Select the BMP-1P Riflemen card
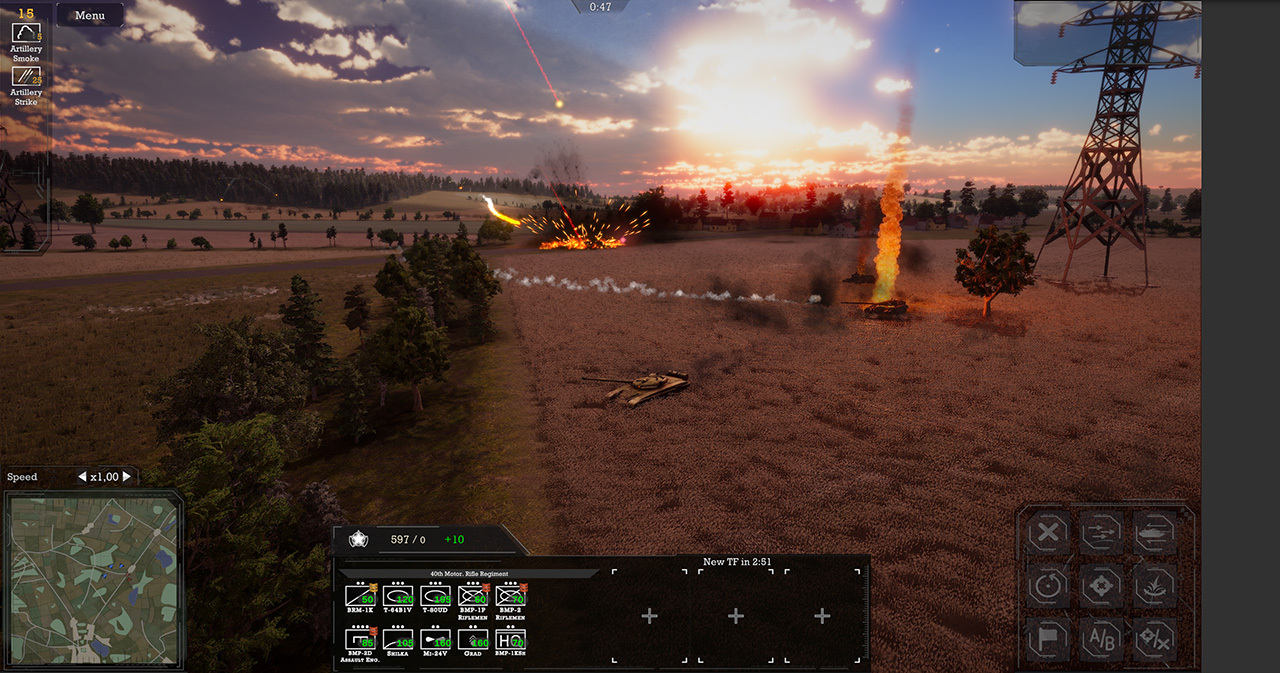 point(472,596)
